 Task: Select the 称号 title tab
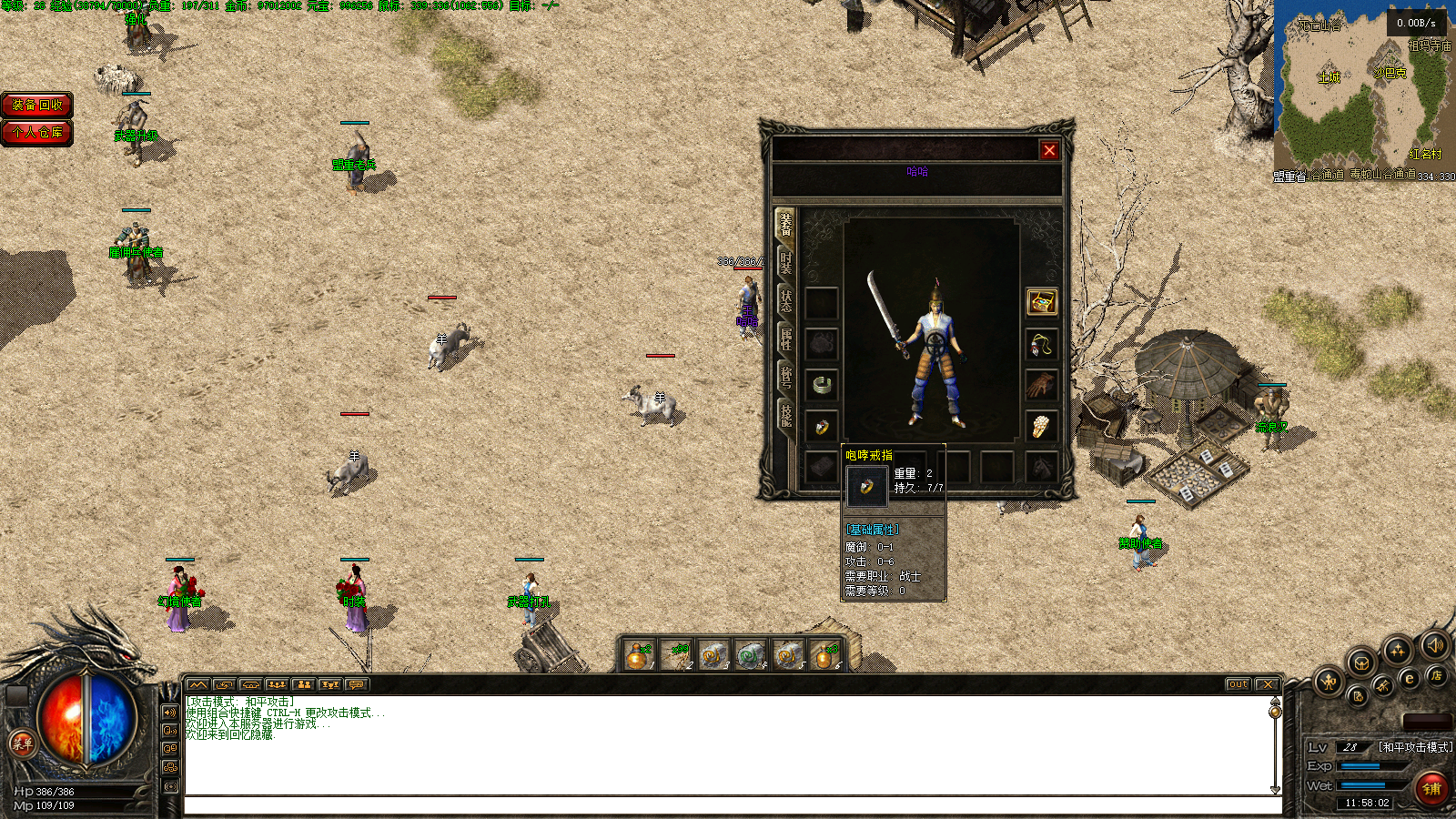click(785, 376)
